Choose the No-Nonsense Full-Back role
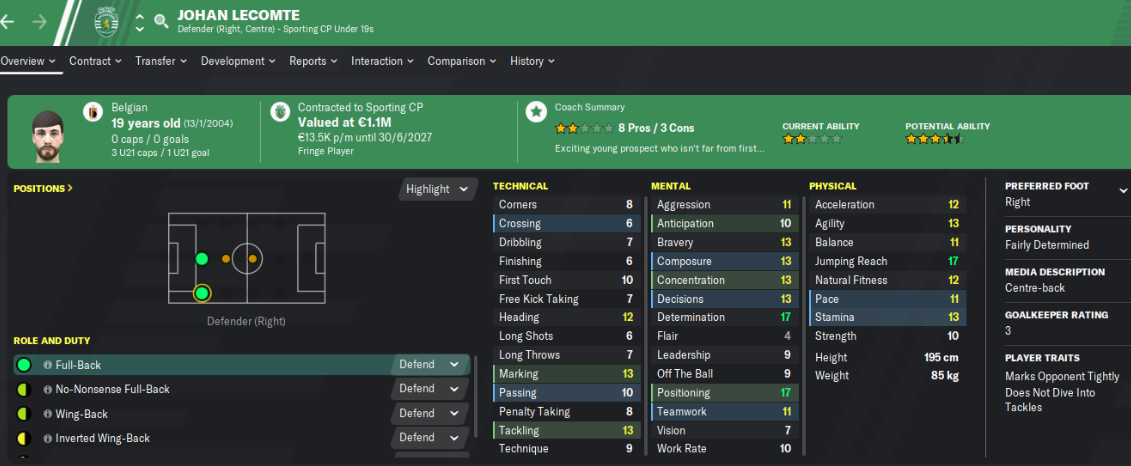This screenshot has height=466, width=1131. click(x=200, y=389)
